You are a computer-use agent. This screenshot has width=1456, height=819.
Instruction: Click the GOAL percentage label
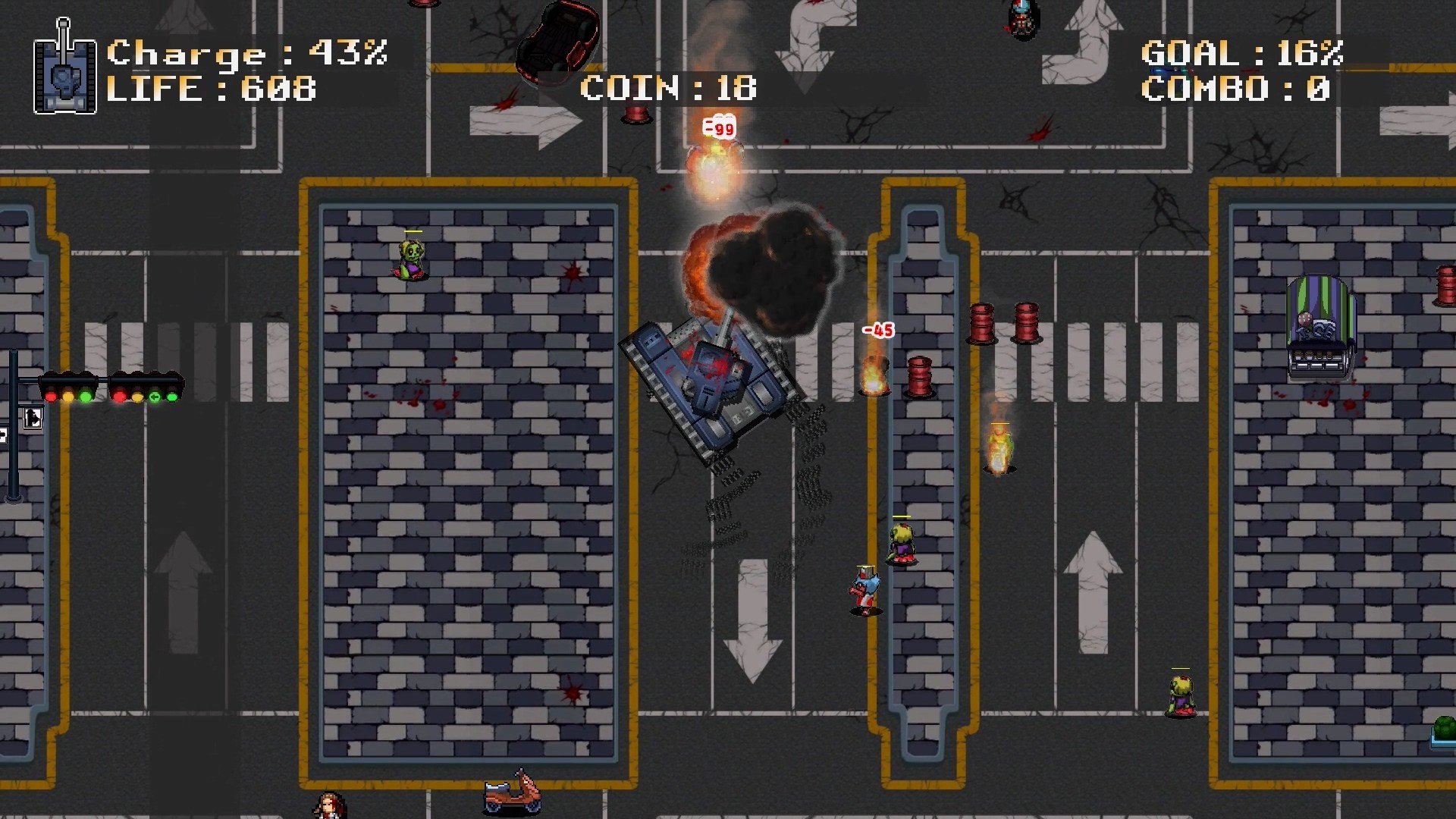1241,54
